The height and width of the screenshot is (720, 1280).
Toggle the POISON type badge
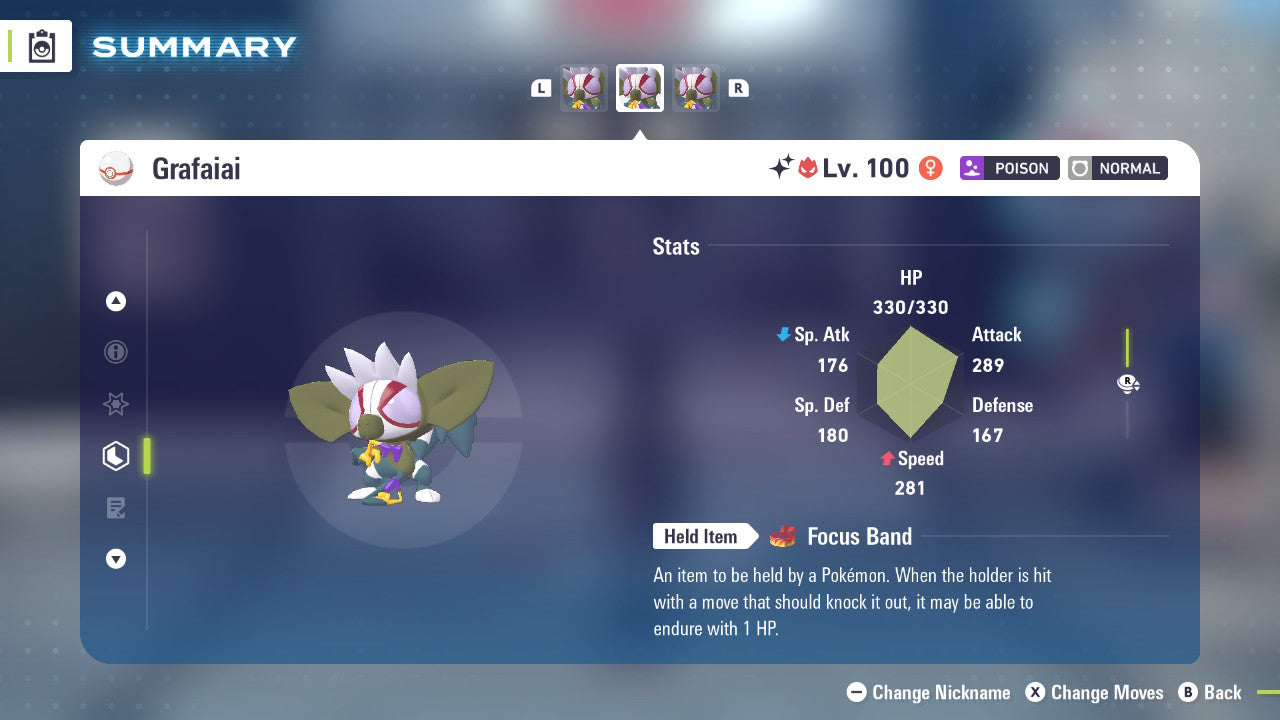[1009, 168]
